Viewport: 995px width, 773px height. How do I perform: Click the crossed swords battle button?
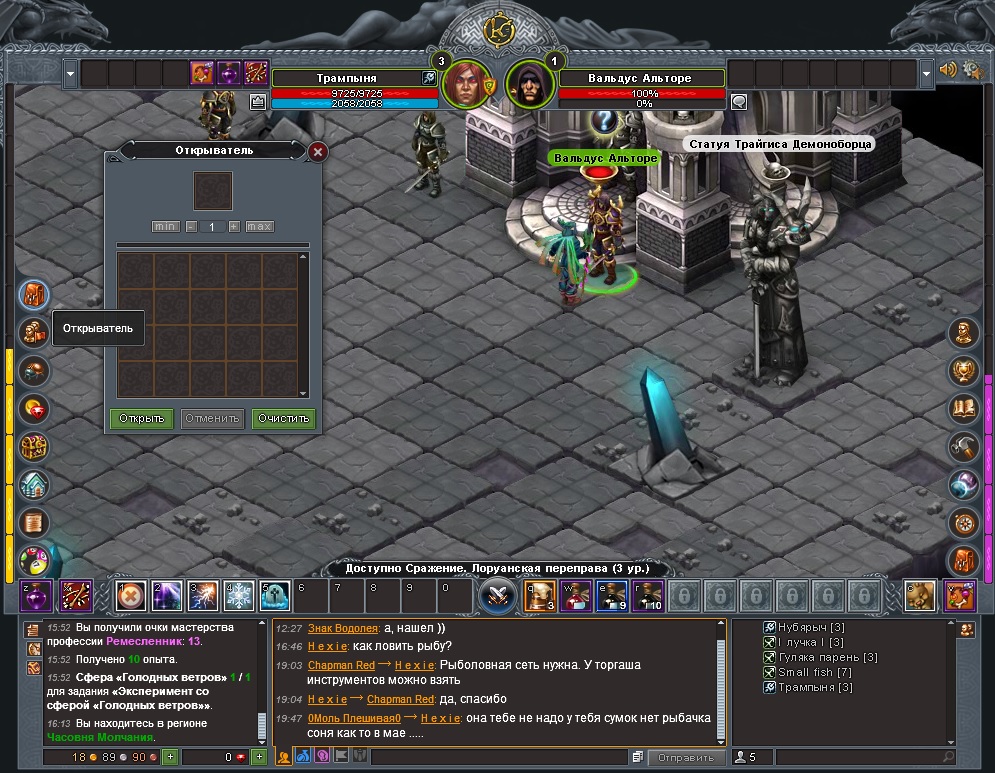[x=497, y=597]
